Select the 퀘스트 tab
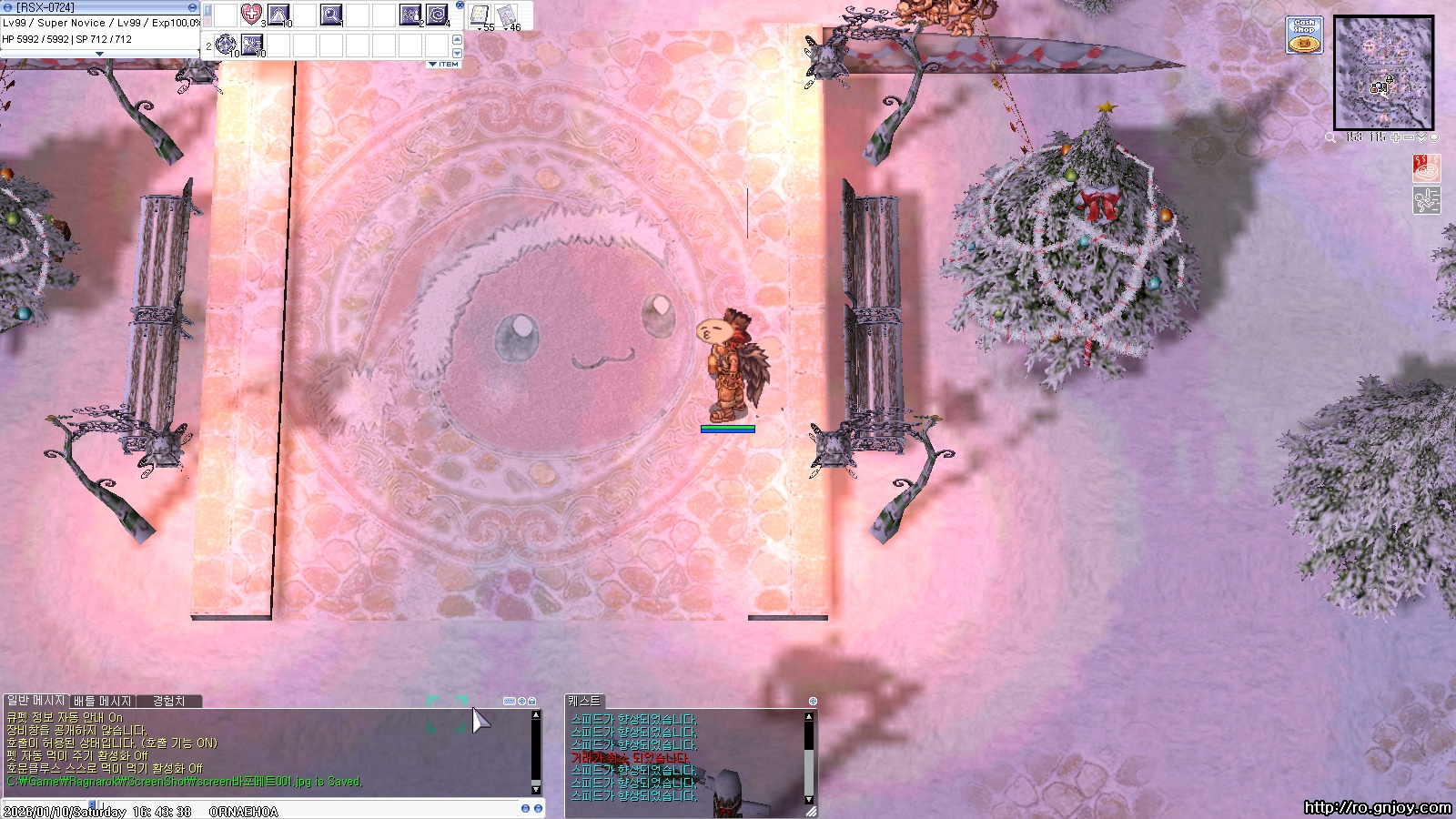Screen dimensions: 1456x819 click(x=584, y=701)
